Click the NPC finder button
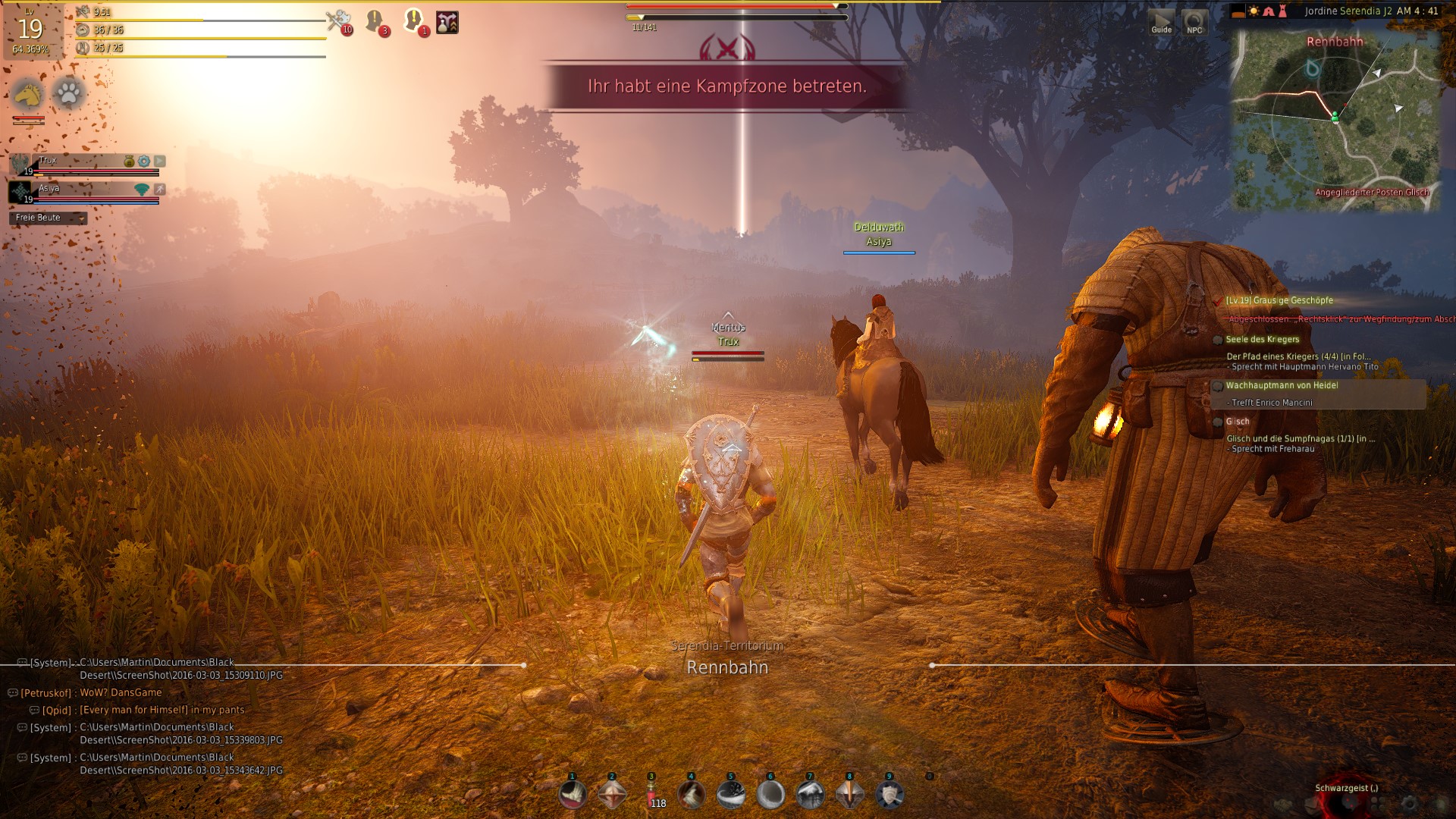1456x819 pixels. point(1194,21)
